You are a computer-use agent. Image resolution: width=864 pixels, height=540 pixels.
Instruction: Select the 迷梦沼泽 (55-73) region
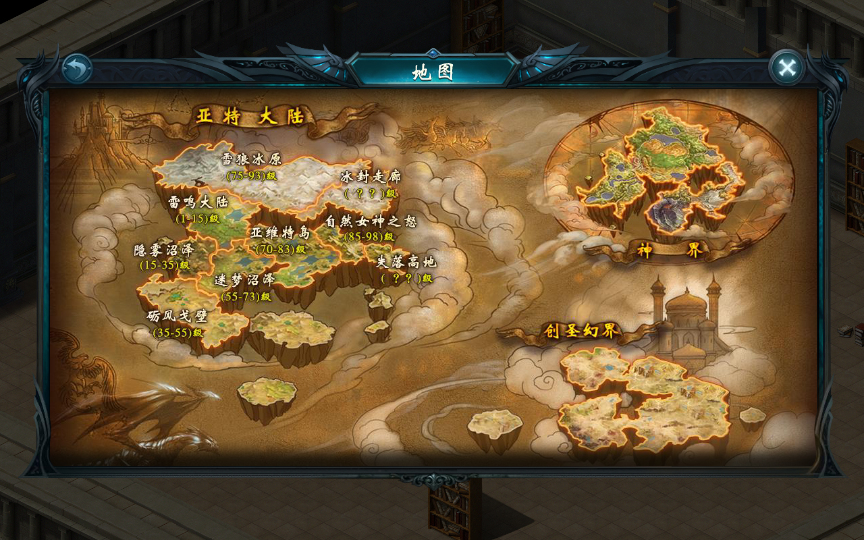coord(246,287)
